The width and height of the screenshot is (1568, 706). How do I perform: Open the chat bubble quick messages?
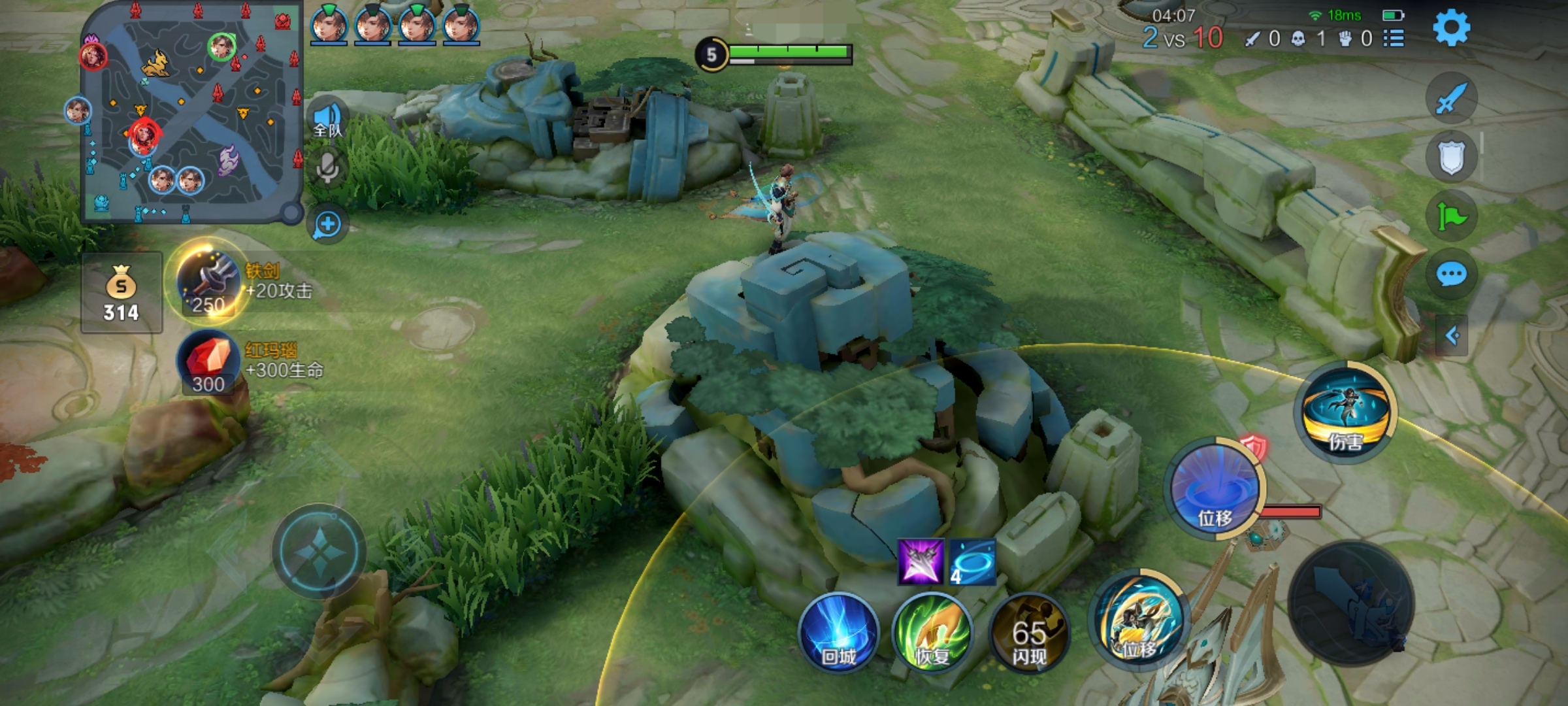tap(1451, 274)
